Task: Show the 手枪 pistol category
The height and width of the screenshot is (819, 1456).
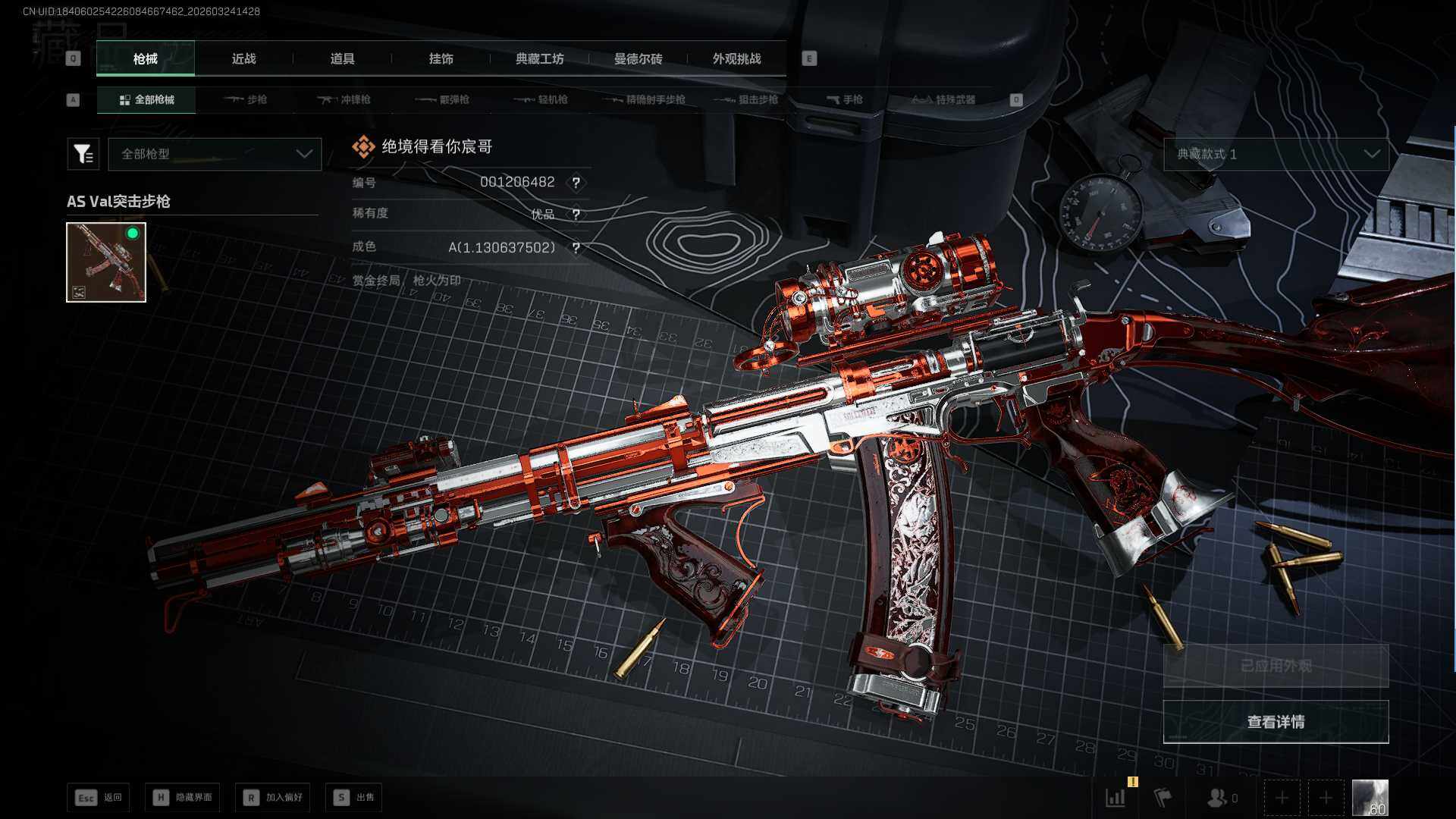Action: click(845, 100)
